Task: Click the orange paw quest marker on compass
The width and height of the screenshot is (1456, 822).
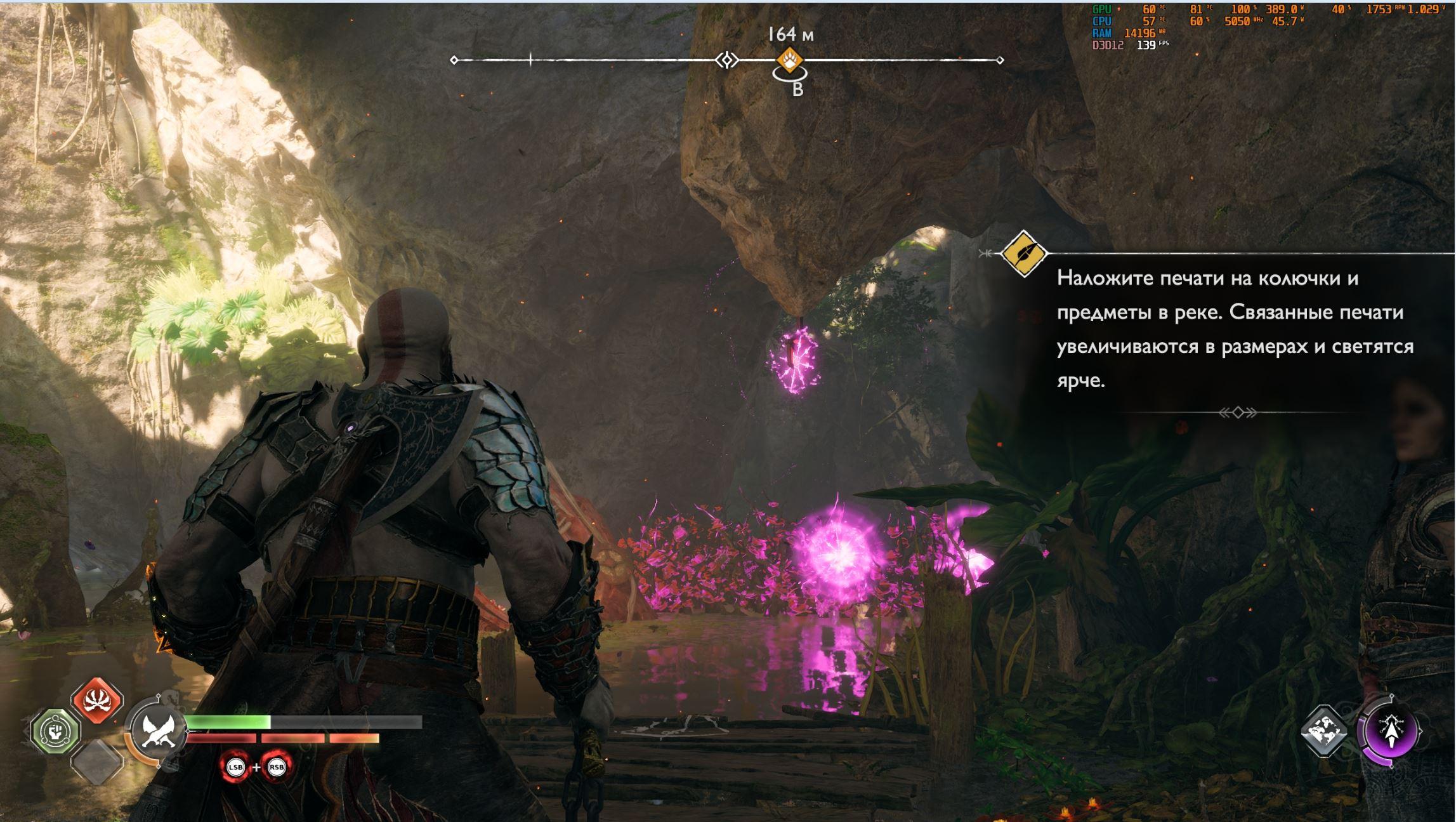Action: (x=789, y=60)
